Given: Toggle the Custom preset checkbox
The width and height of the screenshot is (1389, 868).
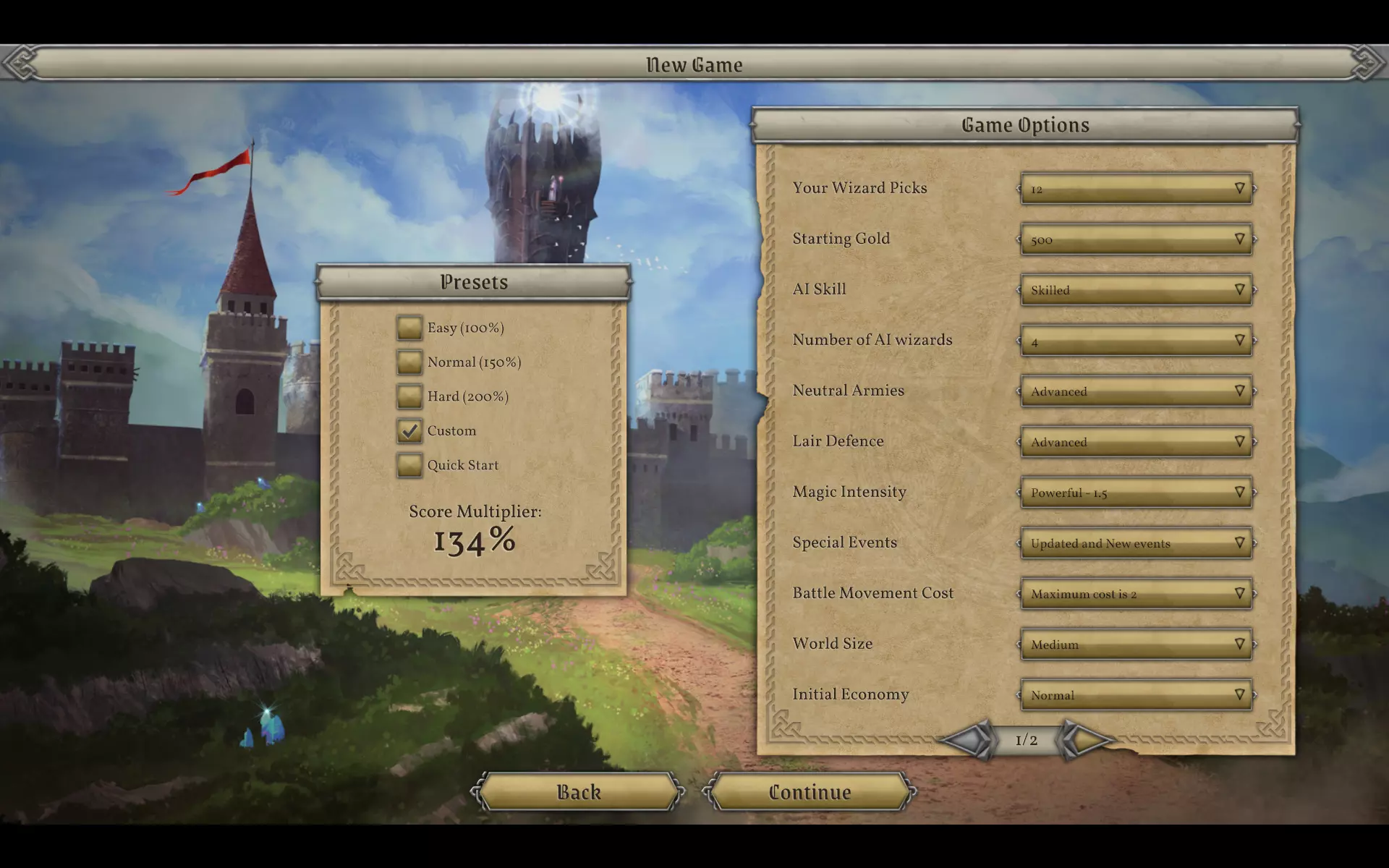Looking at the screenshot, I should tap(409, 430).
